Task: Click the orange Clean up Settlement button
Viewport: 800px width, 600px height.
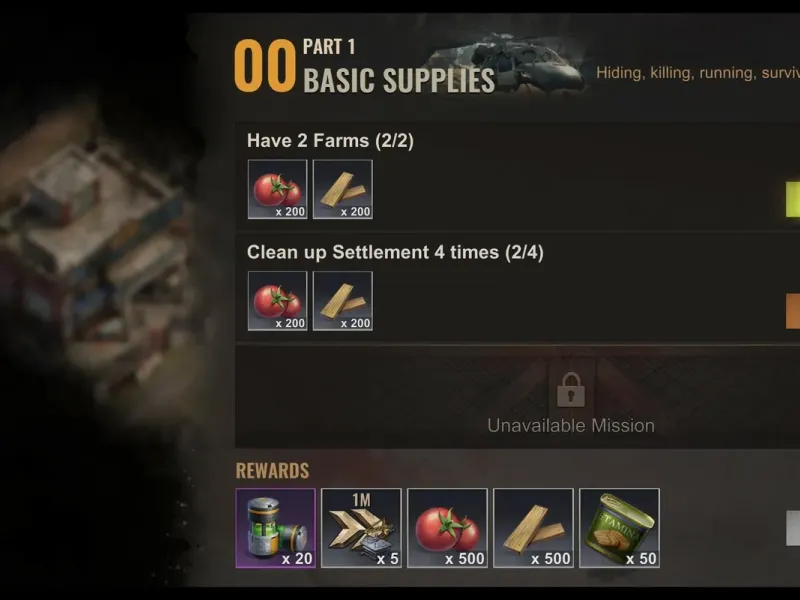Action: tap(793, 311)
